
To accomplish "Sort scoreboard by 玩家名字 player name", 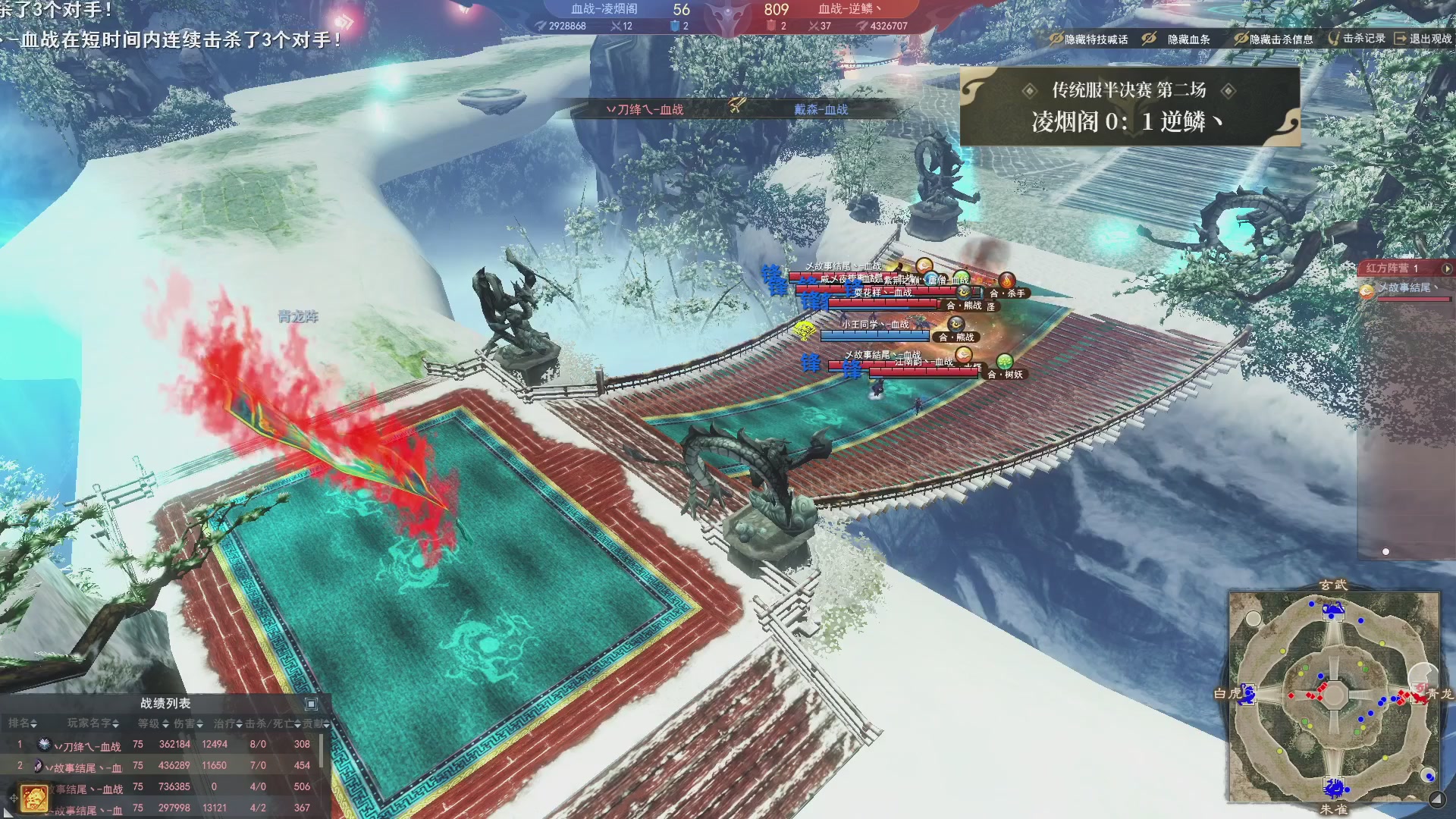I will (x=93, y=723).
